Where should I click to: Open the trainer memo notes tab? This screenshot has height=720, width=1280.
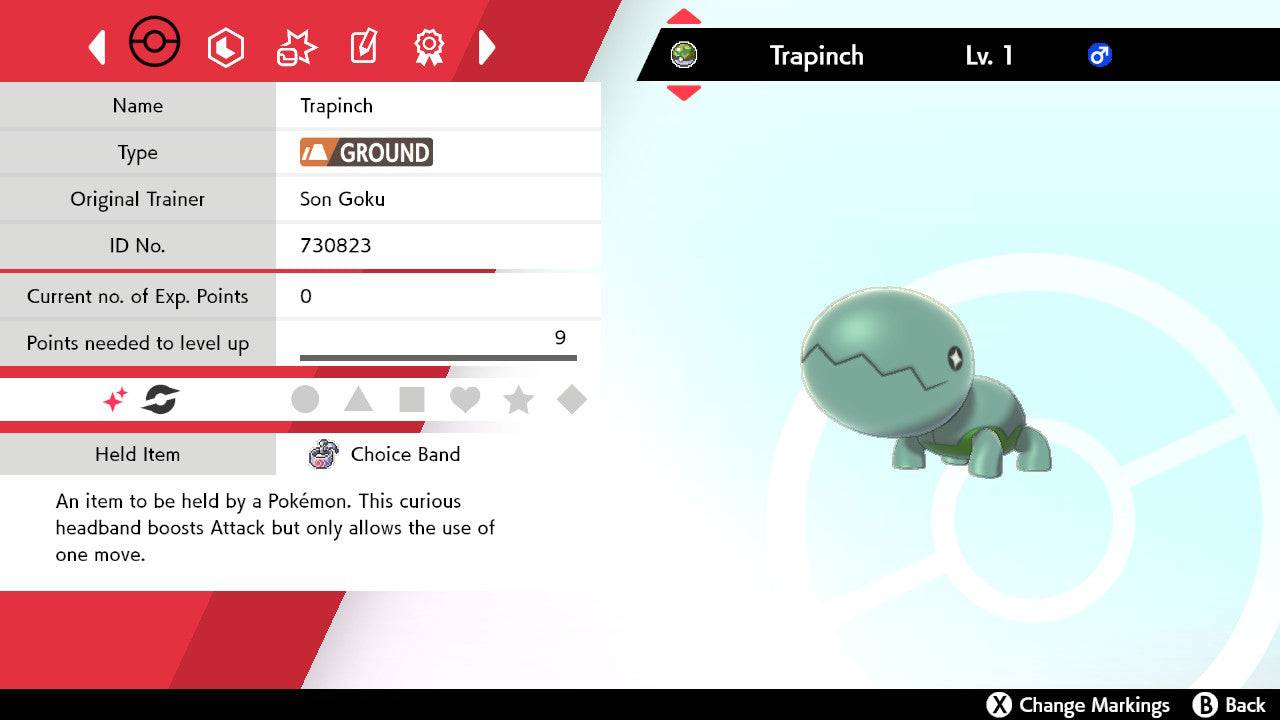[x=363, y=47]
